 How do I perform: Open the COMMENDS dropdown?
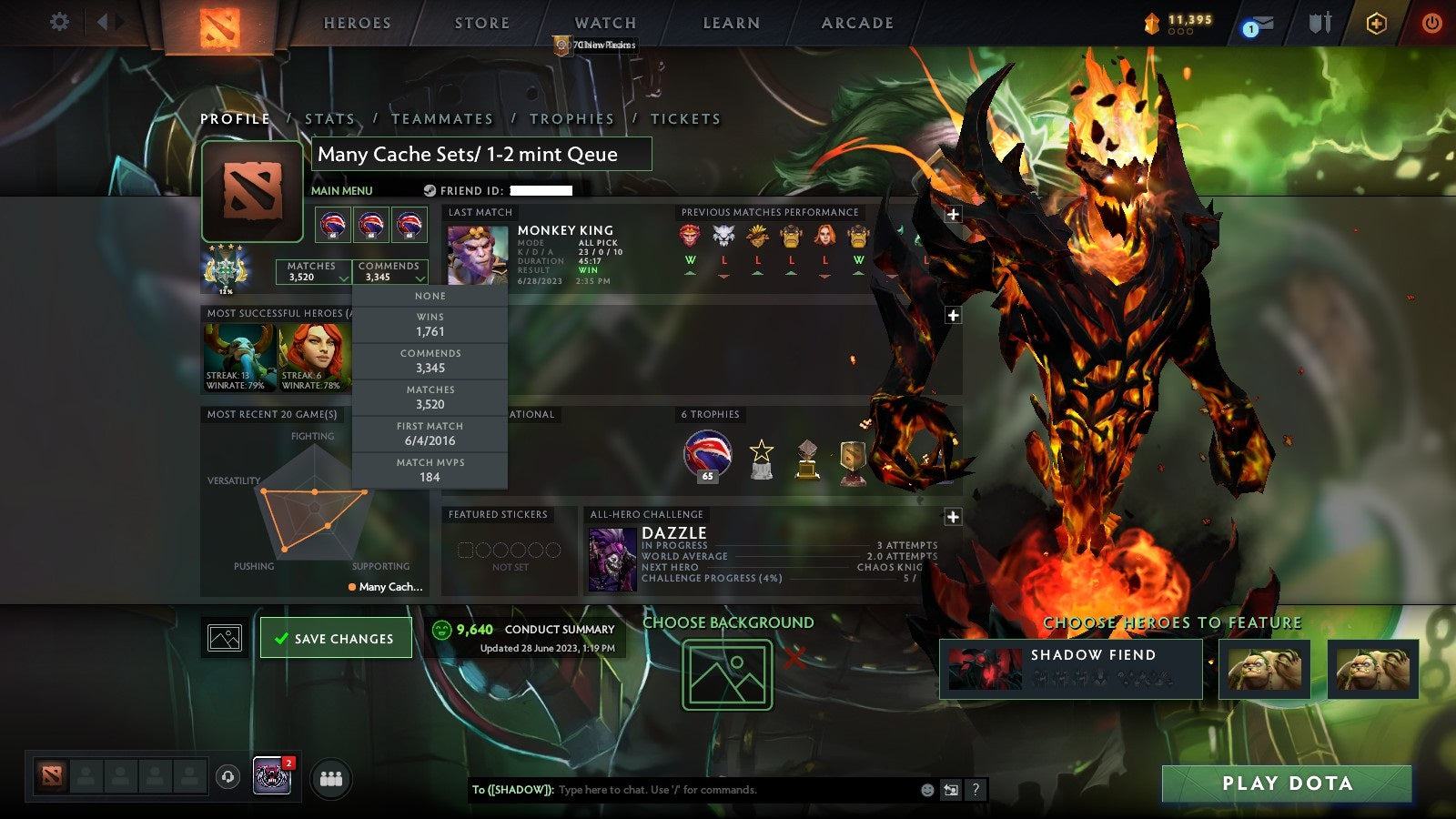pyautogui.click(x=389, y=272)
